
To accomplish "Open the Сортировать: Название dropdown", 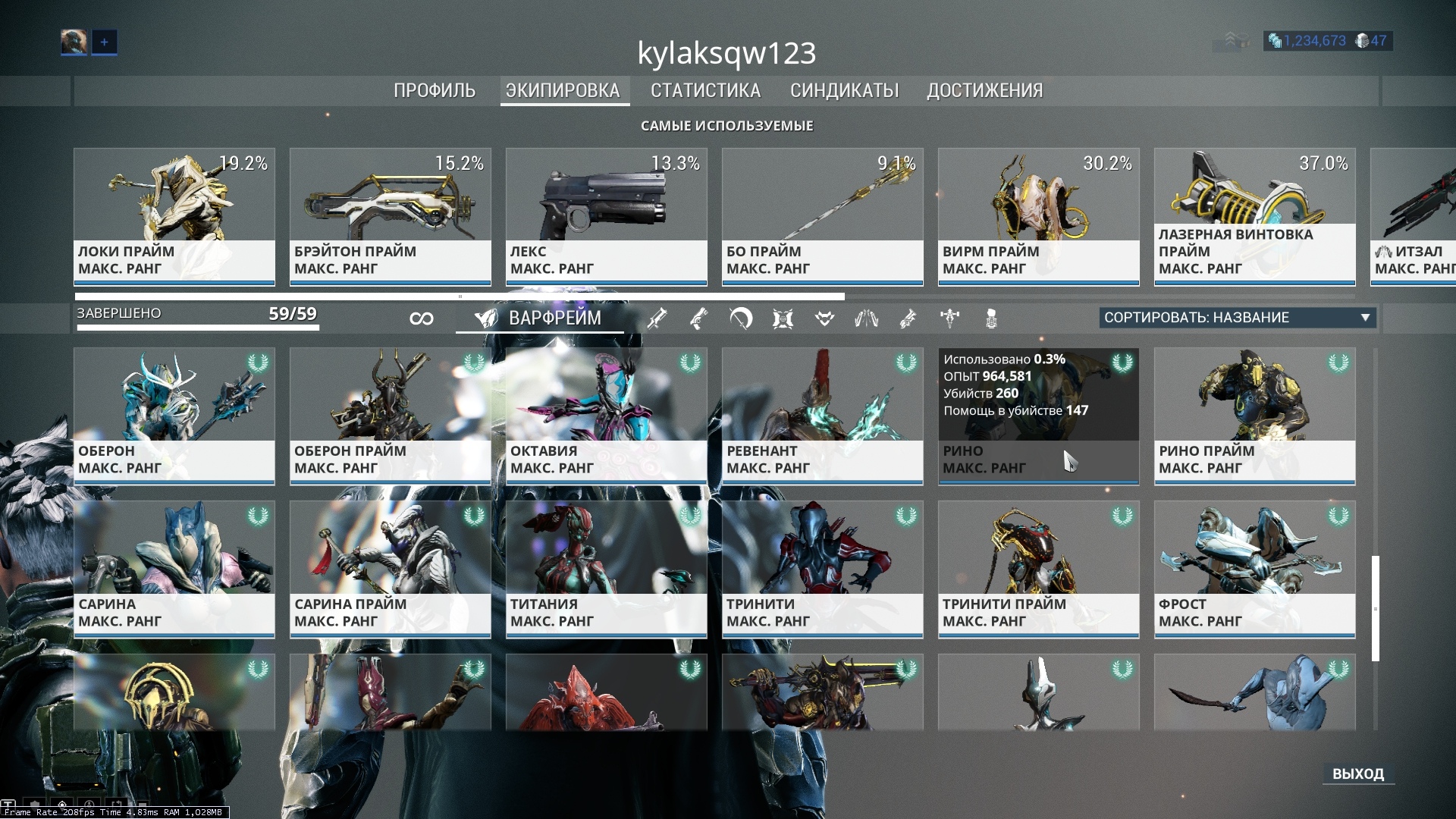I will click(x=1238, y=318).
